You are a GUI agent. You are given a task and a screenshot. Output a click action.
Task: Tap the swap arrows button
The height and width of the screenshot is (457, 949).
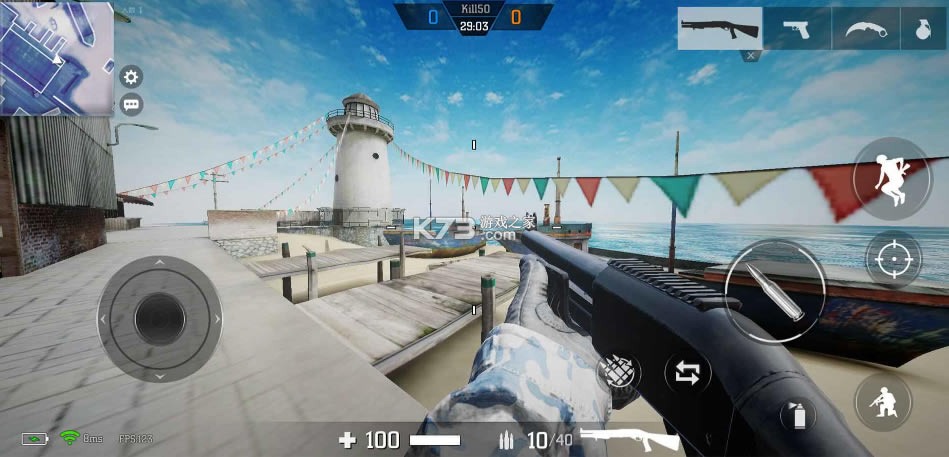coord(688,374)
